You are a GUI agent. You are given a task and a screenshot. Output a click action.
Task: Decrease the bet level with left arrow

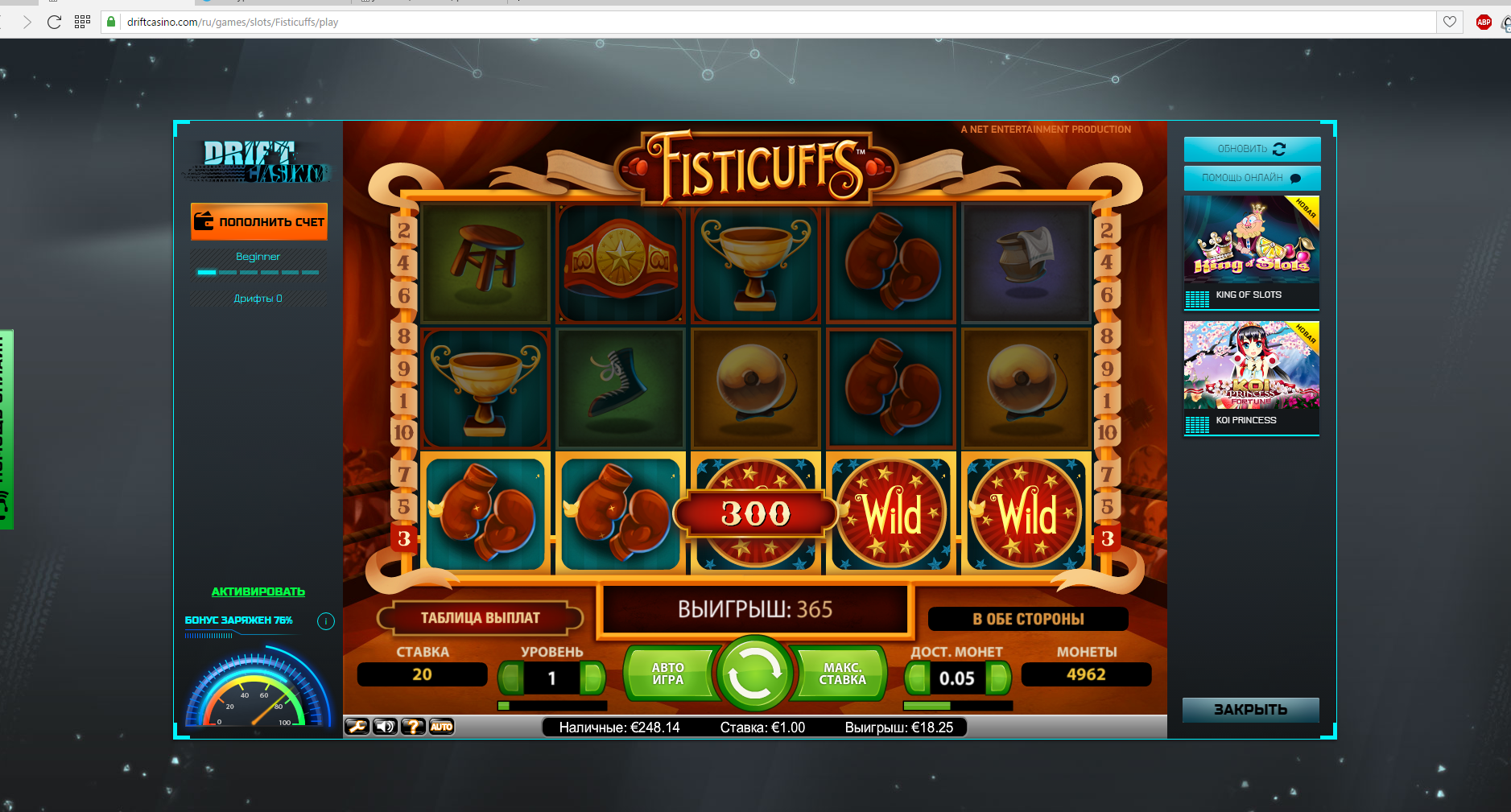tap(510, 678)
